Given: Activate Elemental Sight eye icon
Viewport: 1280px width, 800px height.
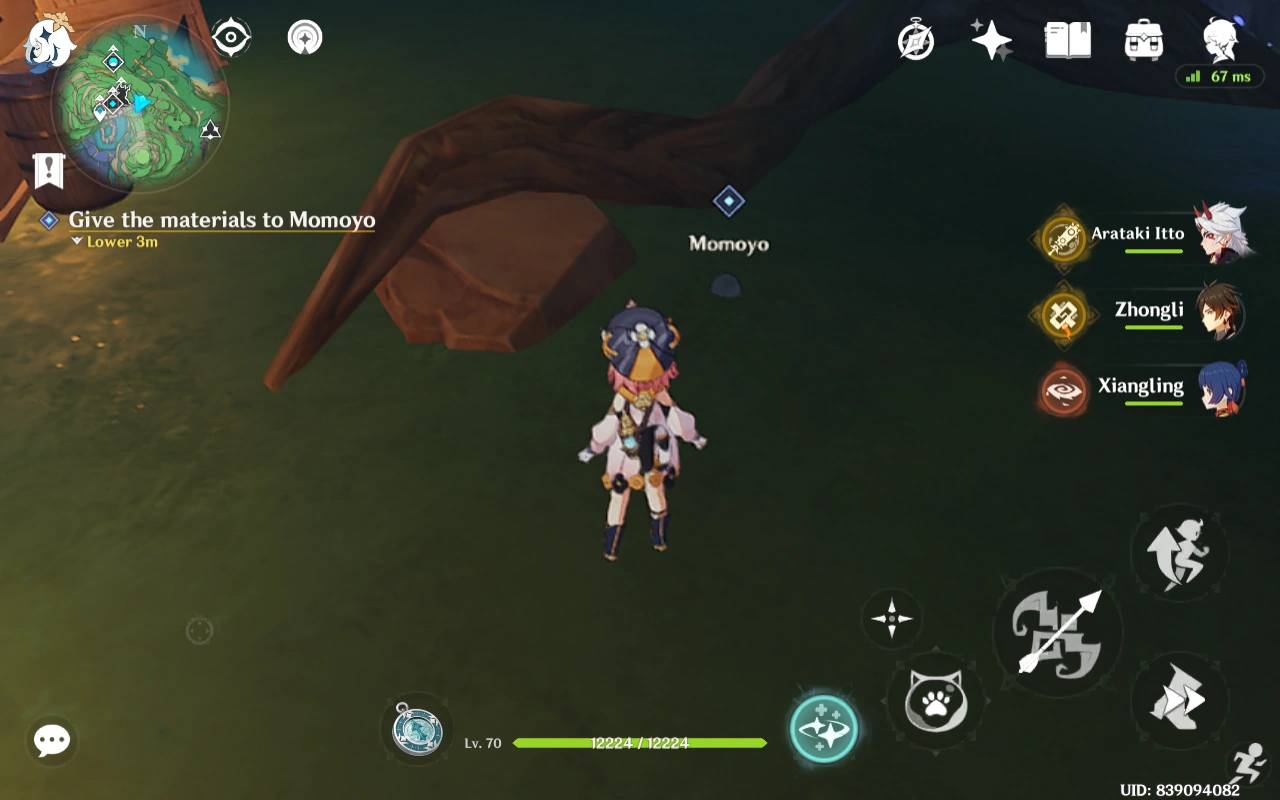Looking at the screenshot, I should (231, 36).
